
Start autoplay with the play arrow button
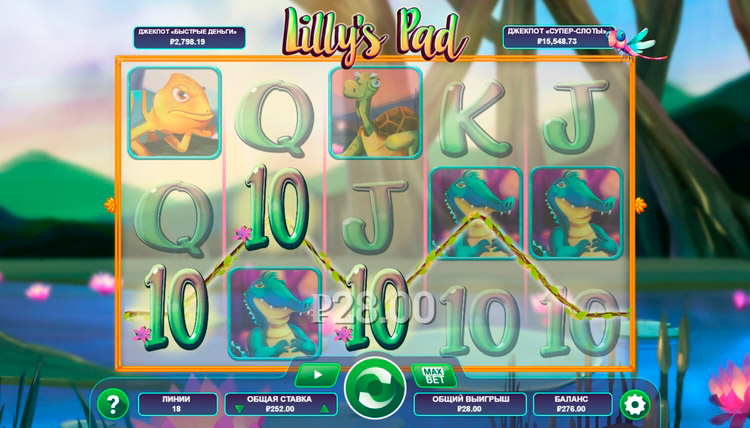pos(318,376)
